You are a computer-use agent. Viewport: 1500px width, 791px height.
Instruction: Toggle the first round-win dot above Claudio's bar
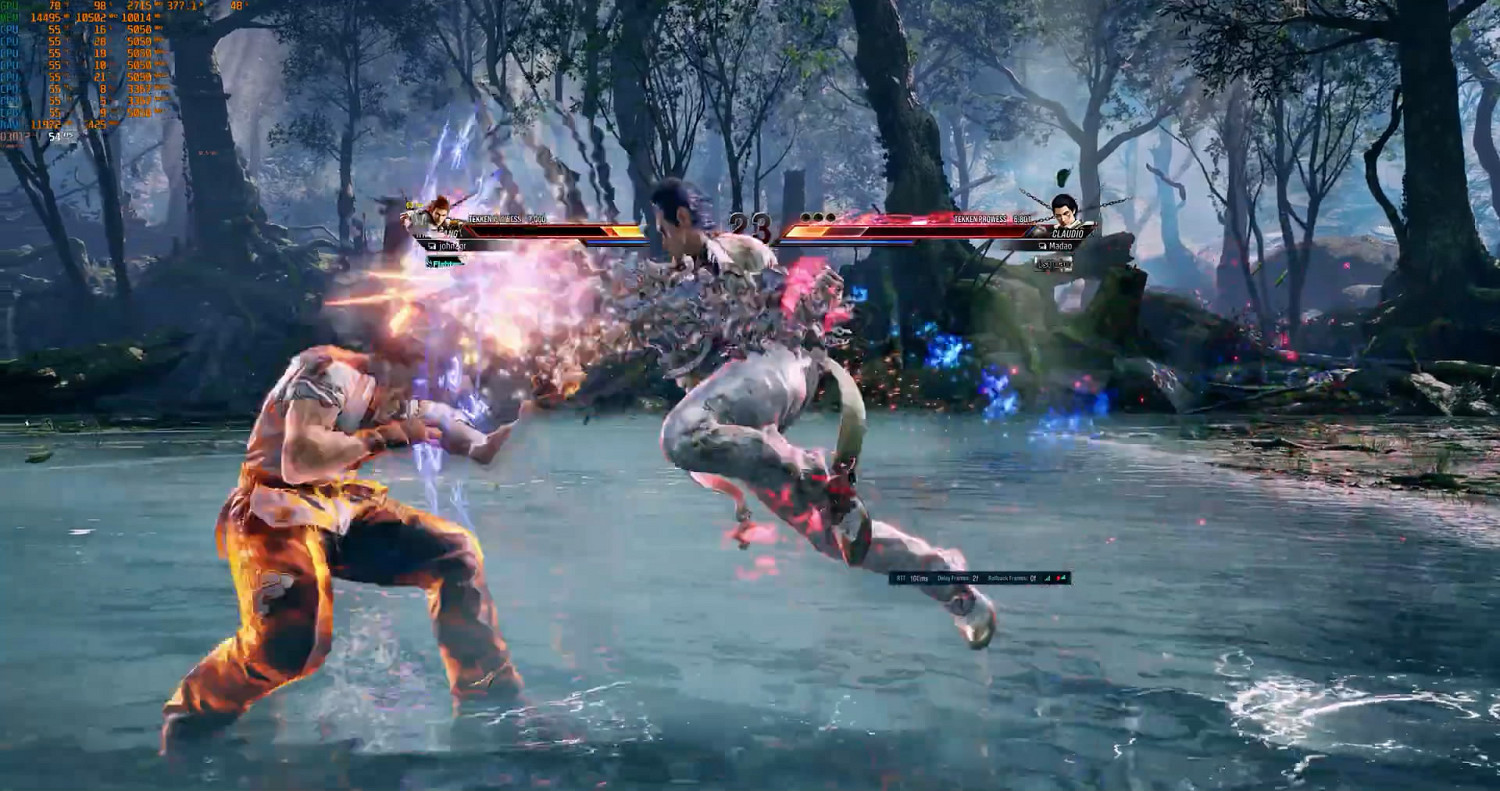pos(805,217)
